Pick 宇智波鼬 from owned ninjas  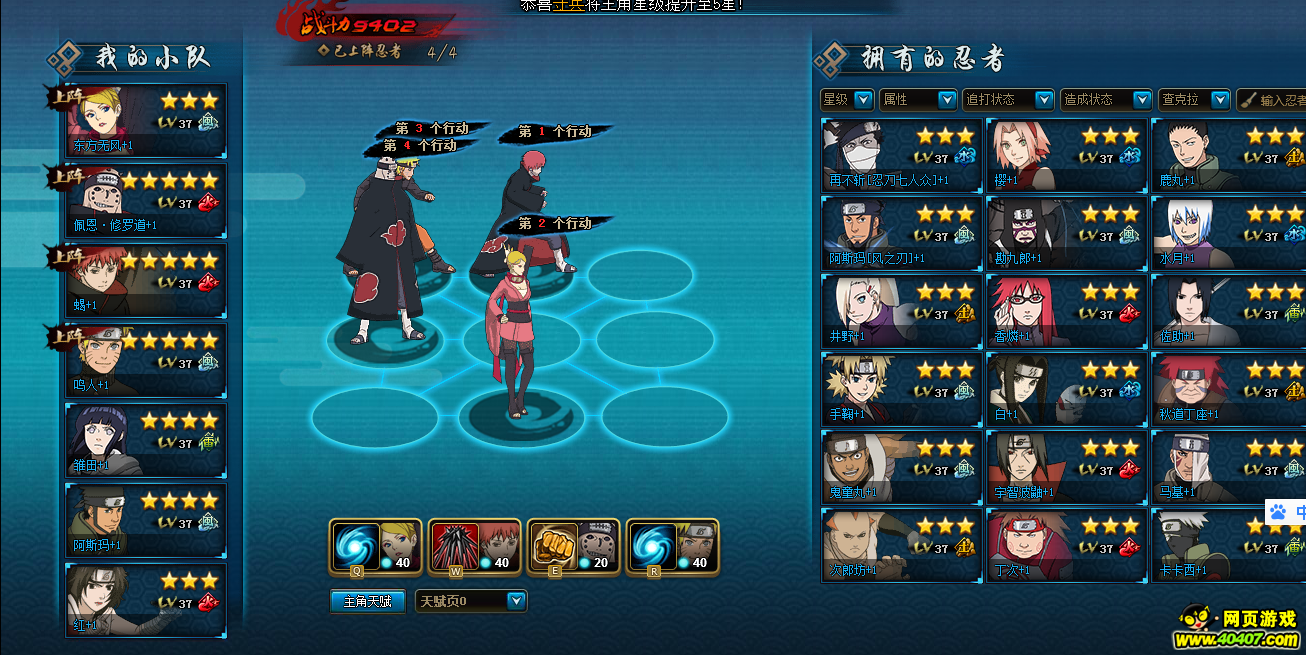click(x=1065, y=467)
